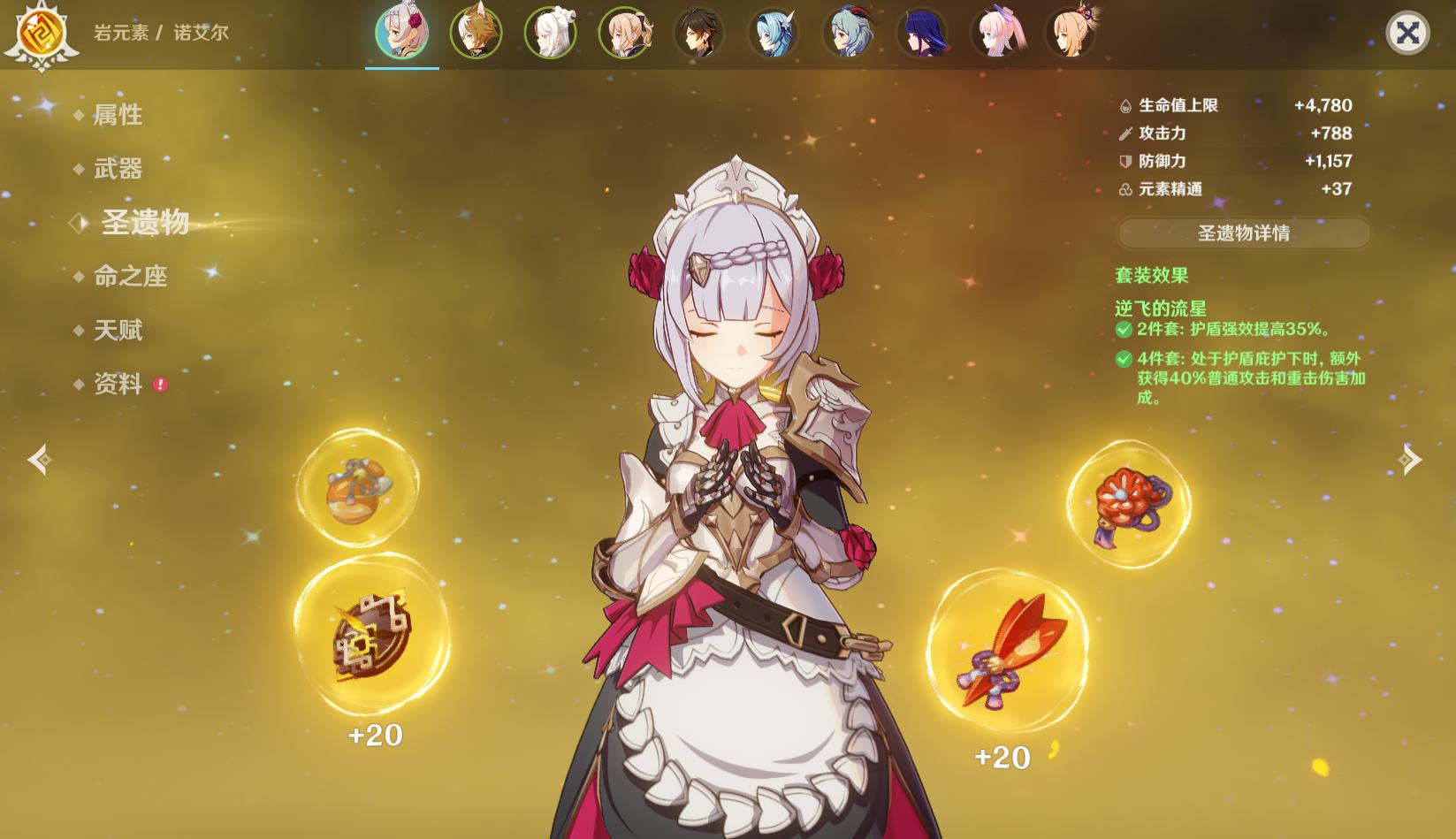Open the 属性 attributes menu
Viewport: 1456px width, 839px height.
pyautogui.click(x=118, y=115)
